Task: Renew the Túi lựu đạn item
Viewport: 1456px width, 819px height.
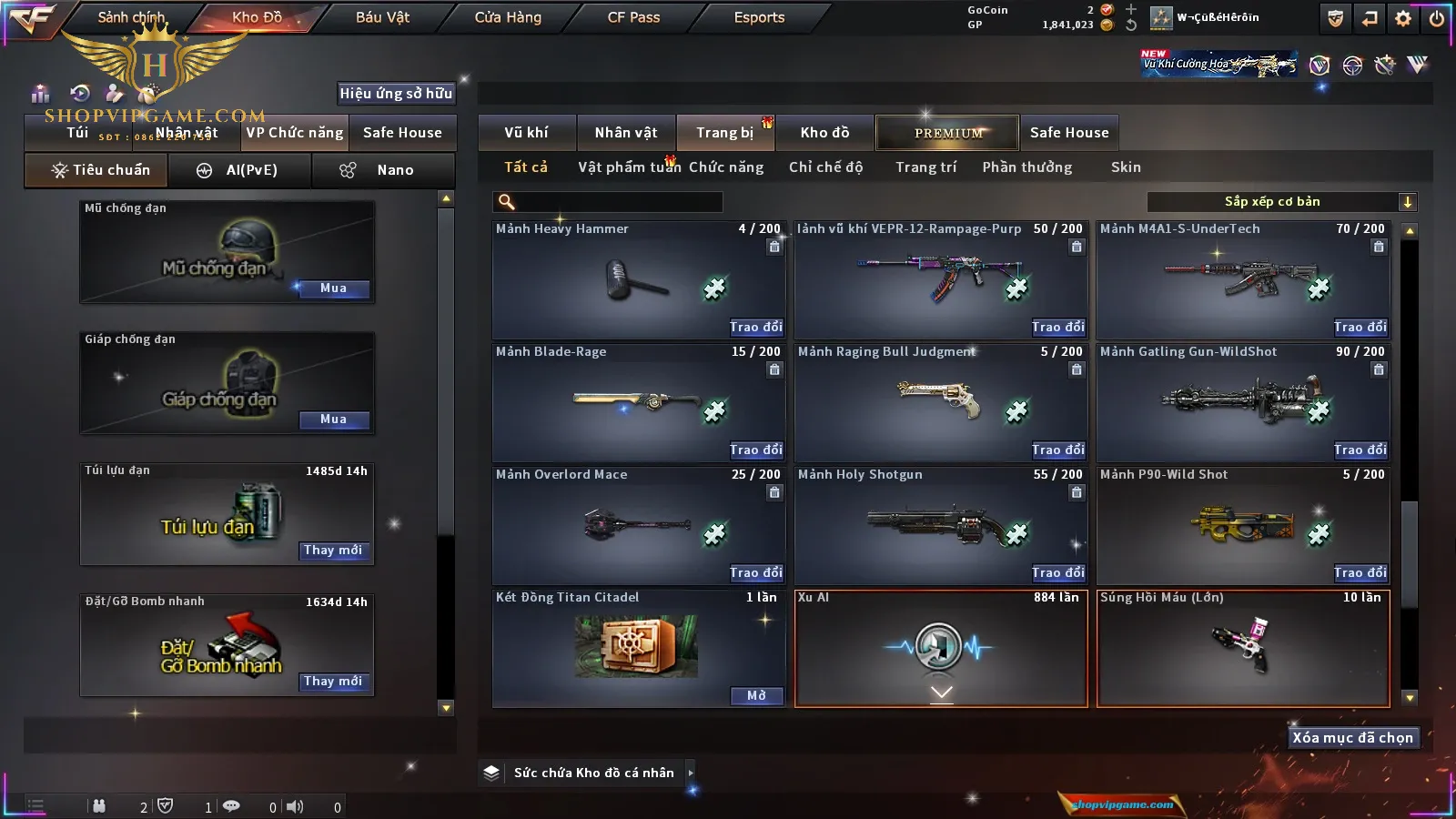Action: click(333, 551)
